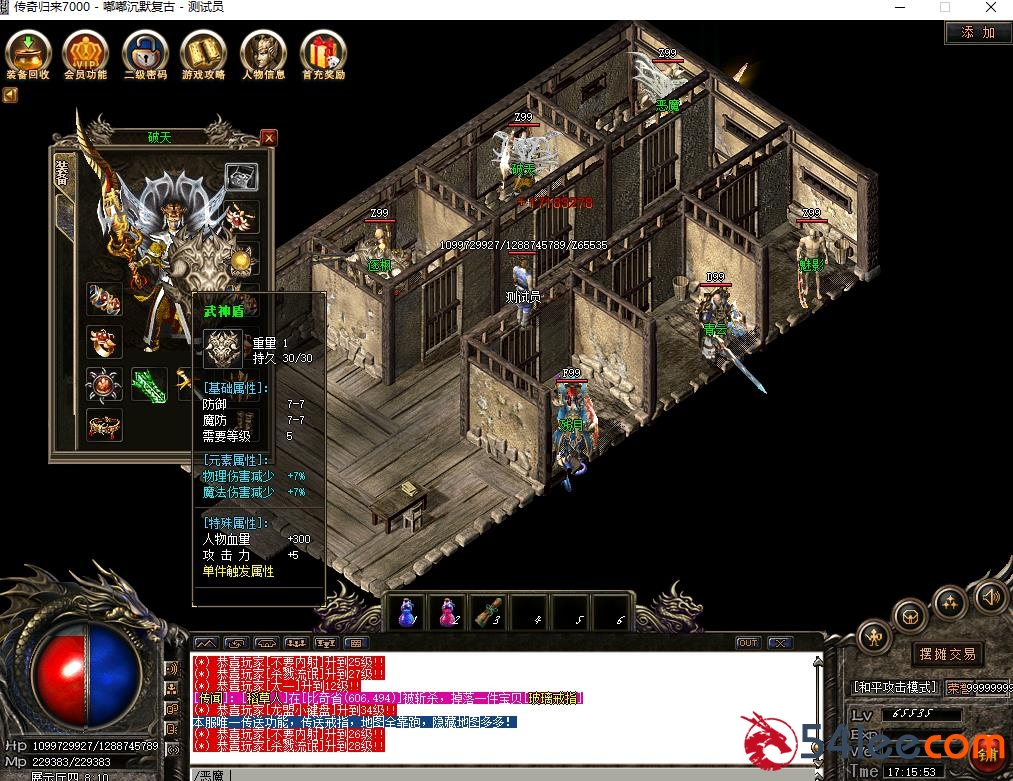The width and height of the screenshot is (1013, 781).
Task: Use the red potion in hotbar slot 2
Action: tap(446, 612)
